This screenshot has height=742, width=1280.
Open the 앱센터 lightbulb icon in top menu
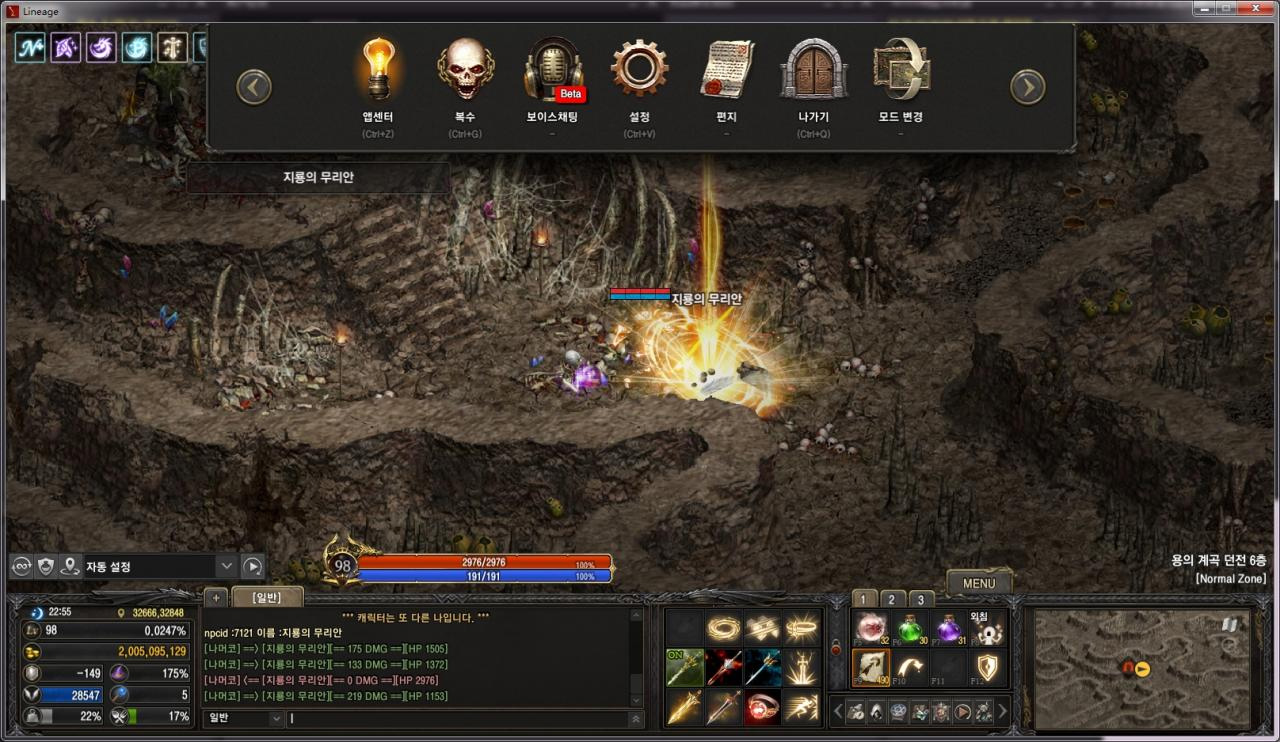pos(377,70)
